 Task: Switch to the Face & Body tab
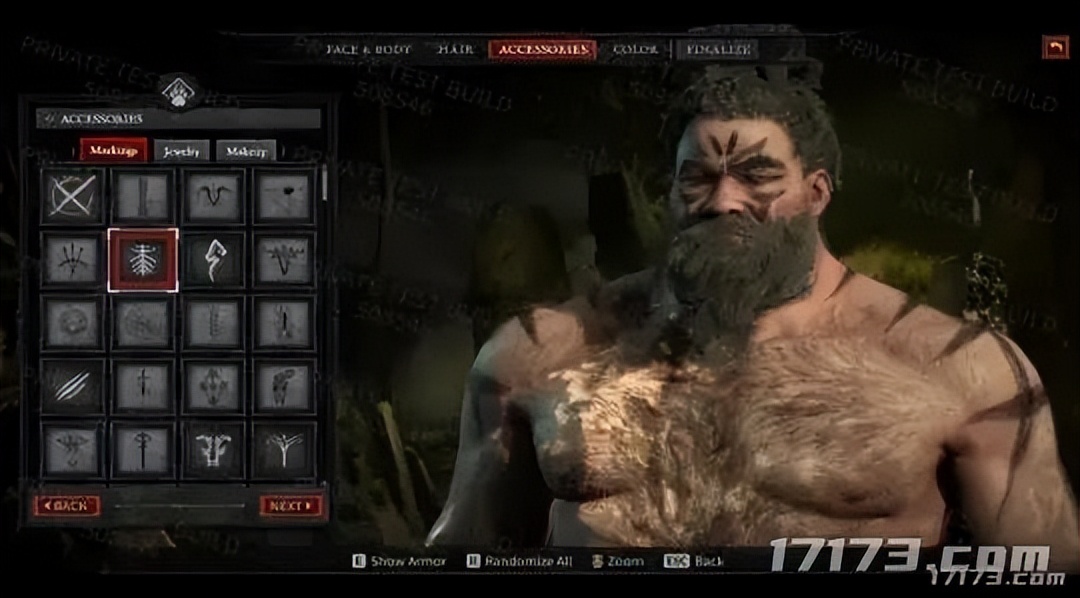pyautogui.click(x=370, y=49)
